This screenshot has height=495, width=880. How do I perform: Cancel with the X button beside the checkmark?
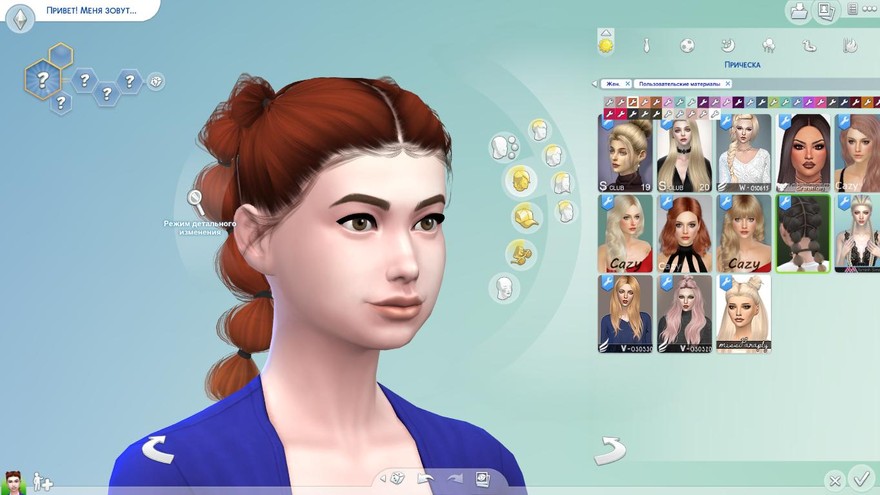835,481
